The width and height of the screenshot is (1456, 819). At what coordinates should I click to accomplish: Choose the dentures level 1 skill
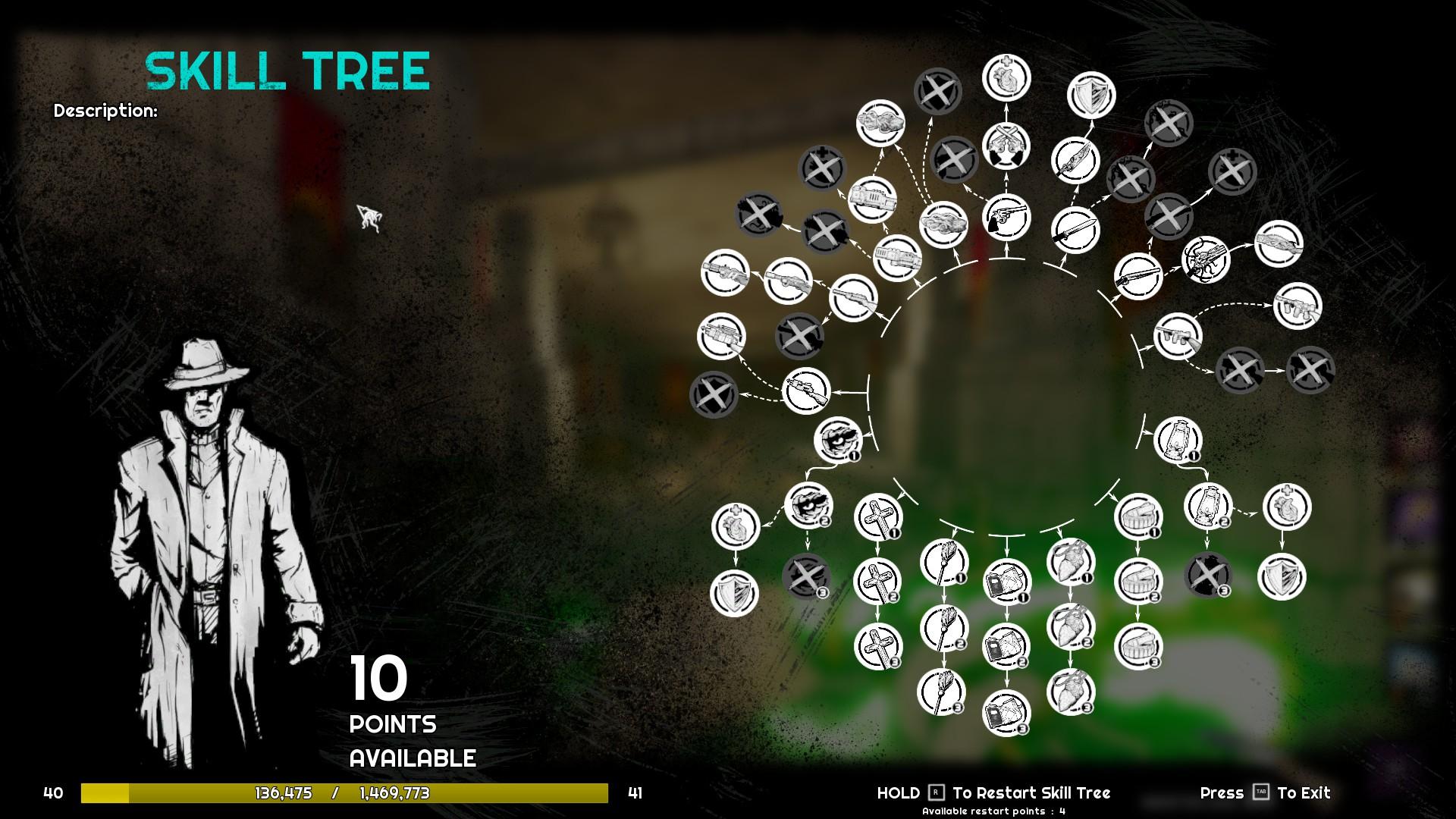click(x=1138, y=516)
